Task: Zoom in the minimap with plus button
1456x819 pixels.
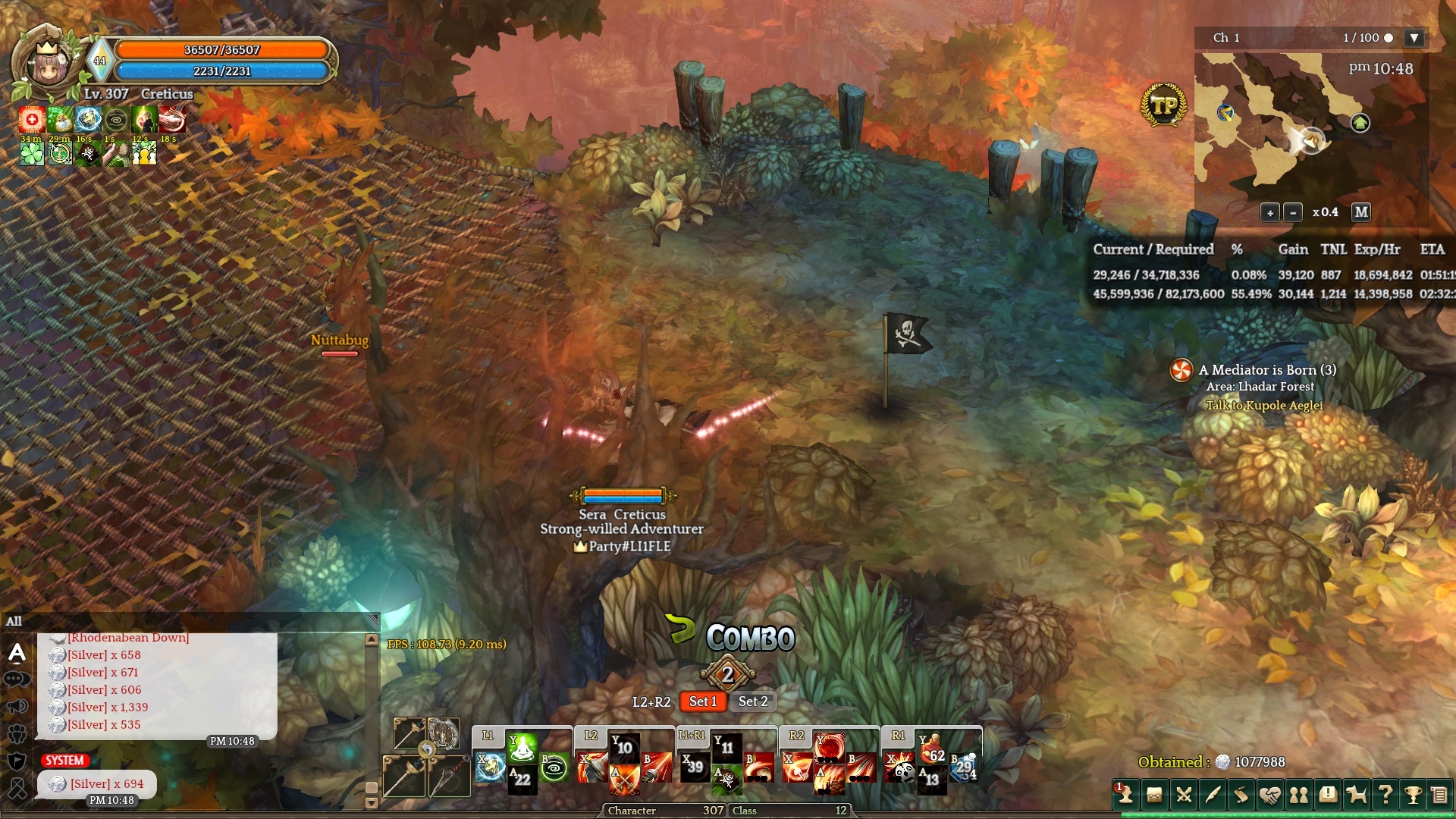Action: [x=1269, y=212]
